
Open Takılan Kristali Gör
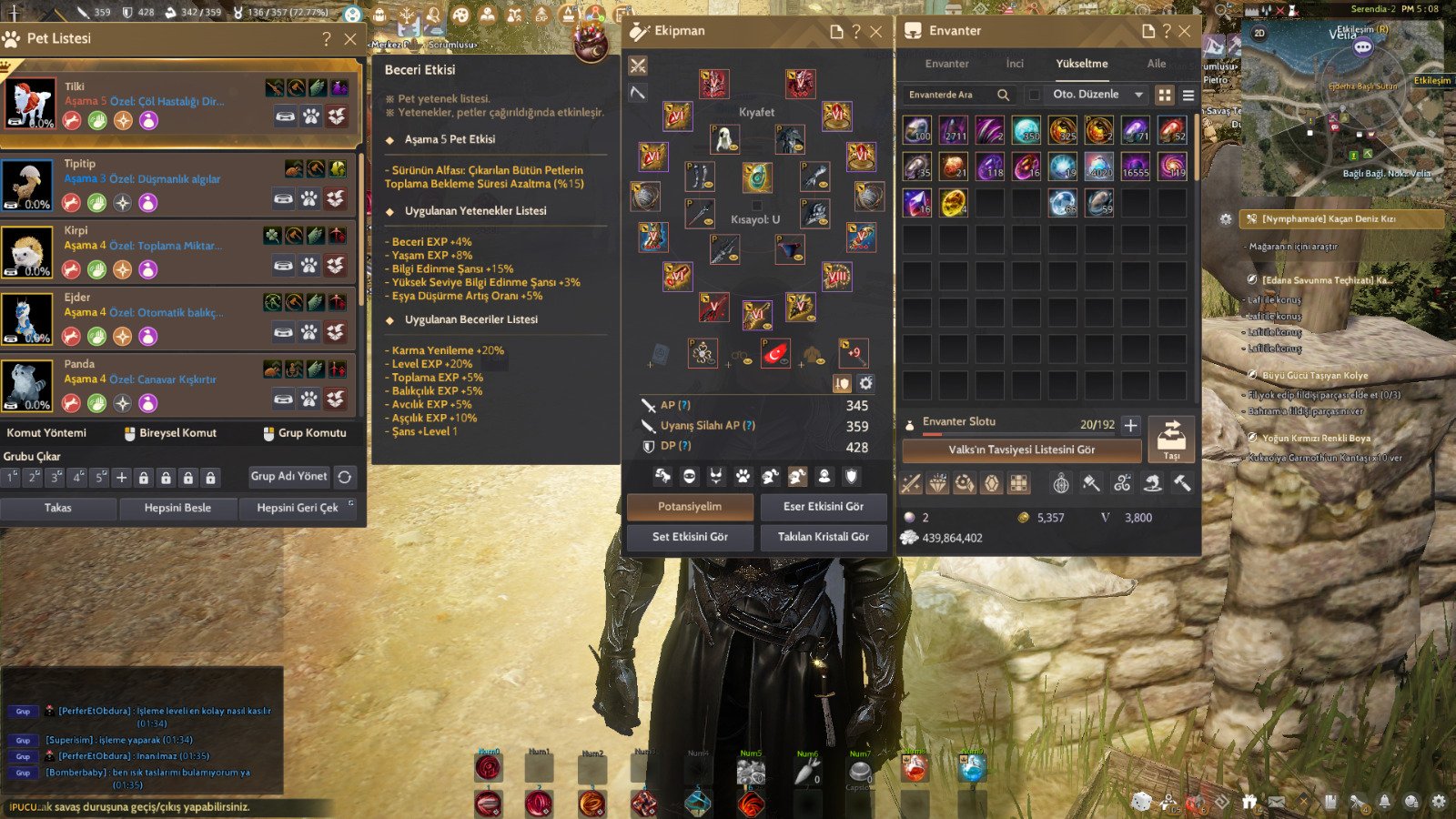click(x=823, y=537)
